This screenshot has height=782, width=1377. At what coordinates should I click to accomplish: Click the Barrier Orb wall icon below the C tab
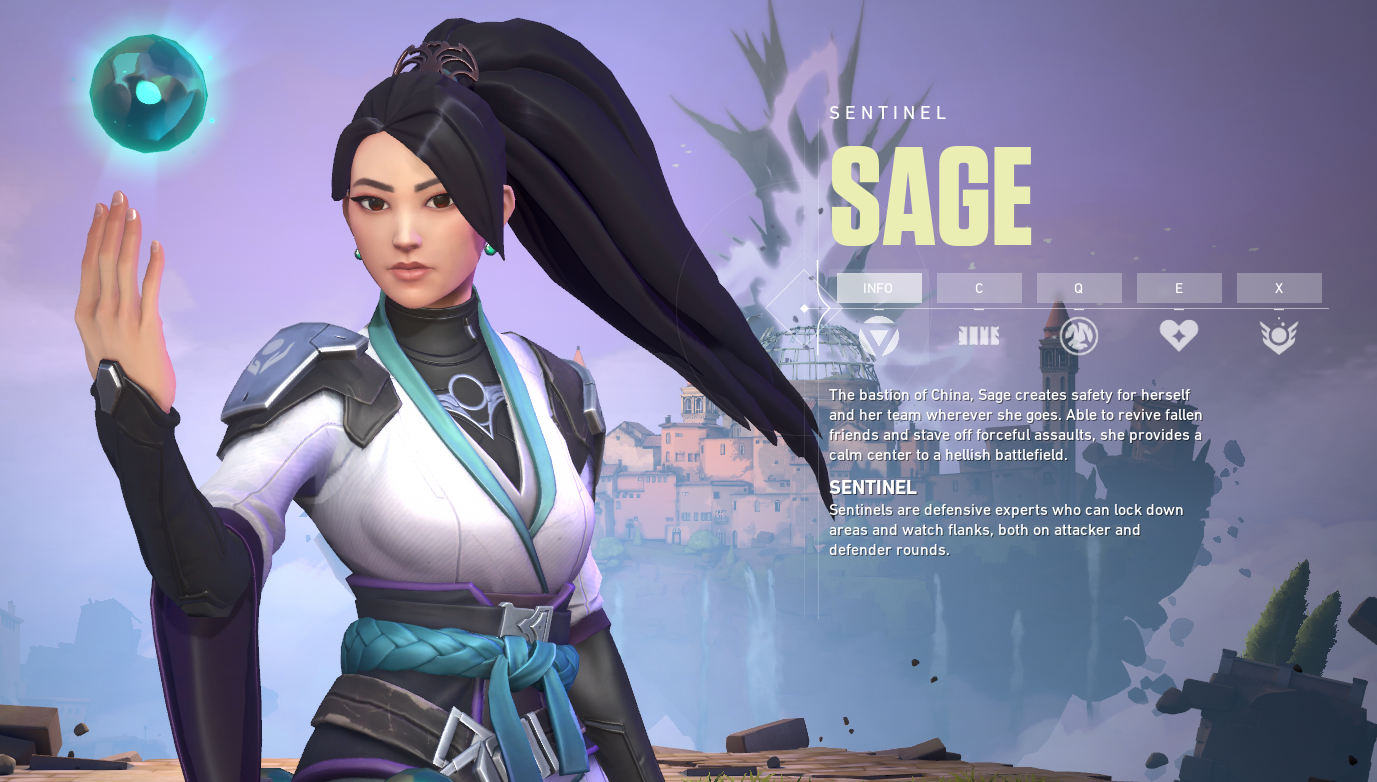tap(979, 336)
